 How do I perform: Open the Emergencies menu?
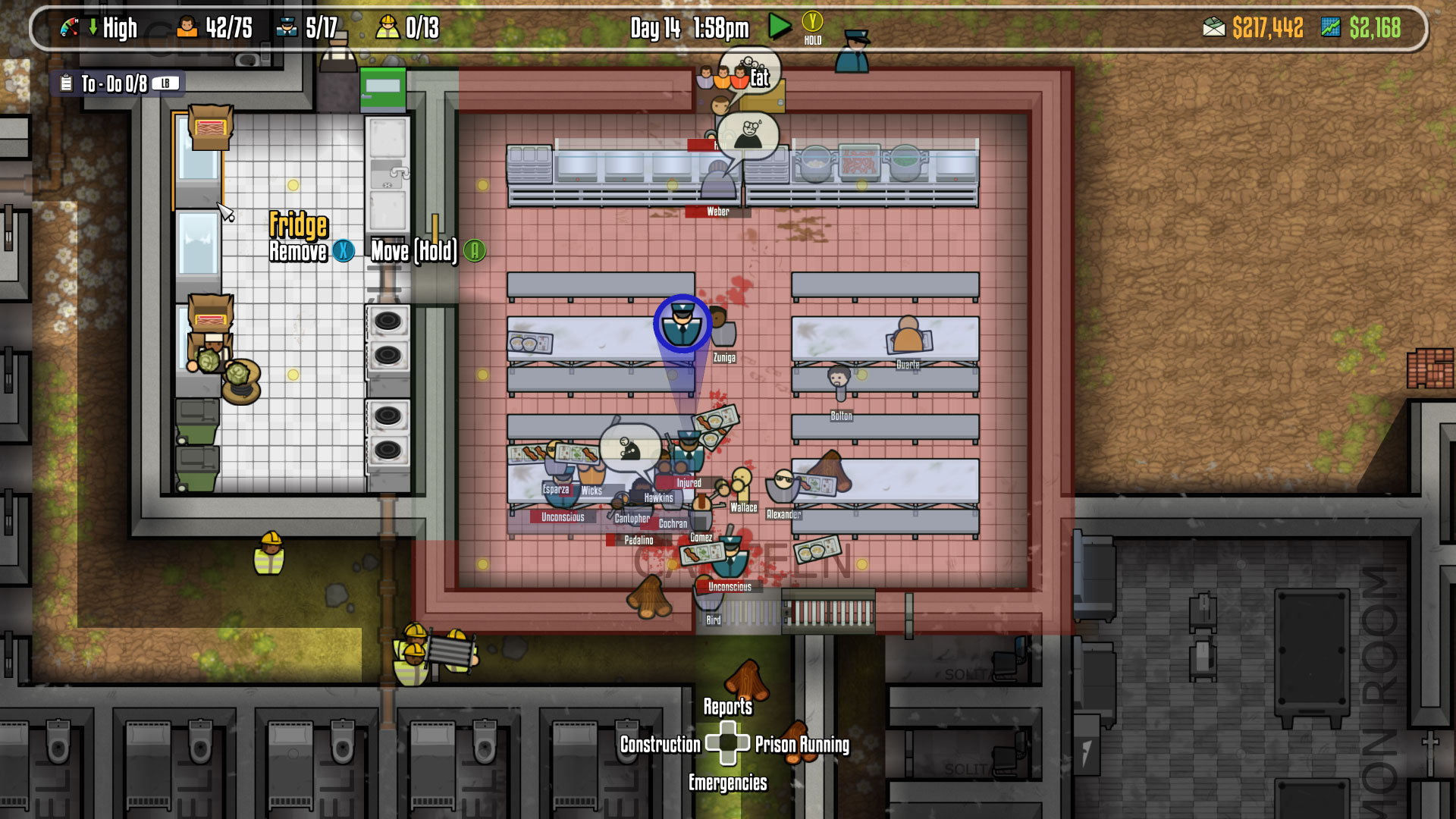(x=727, y=783)
